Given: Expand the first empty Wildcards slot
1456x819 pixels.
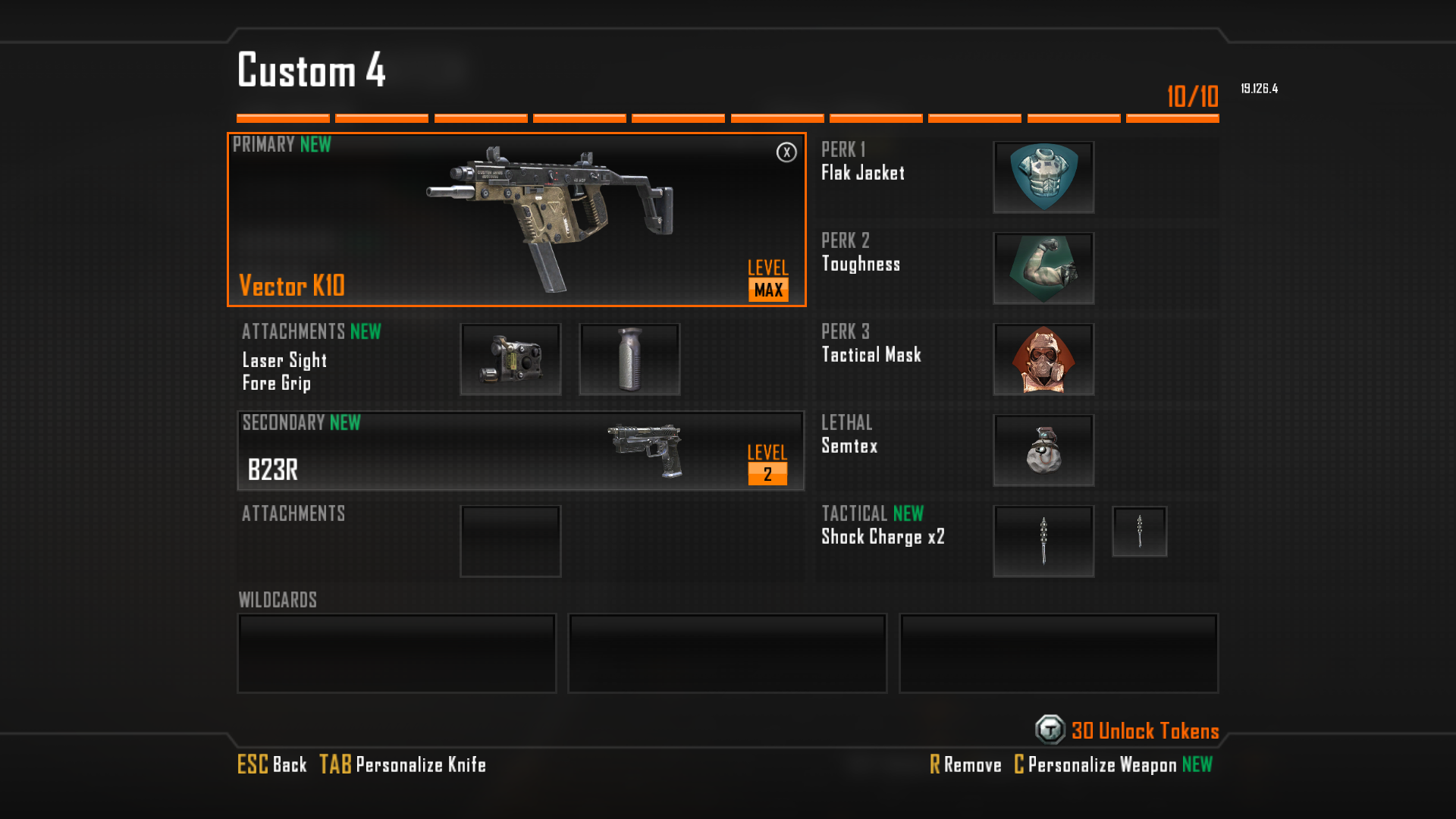Looking at the screenshot, I should click(x=396, y=653).
